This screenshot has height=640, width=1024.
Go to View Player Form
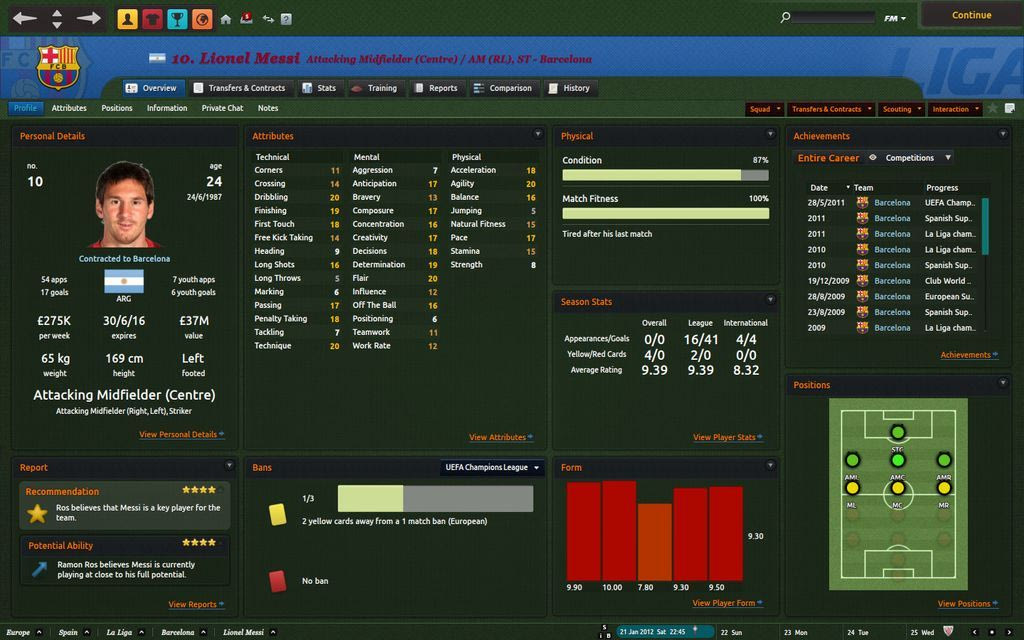pyautogui.click(x=724, y=603)
